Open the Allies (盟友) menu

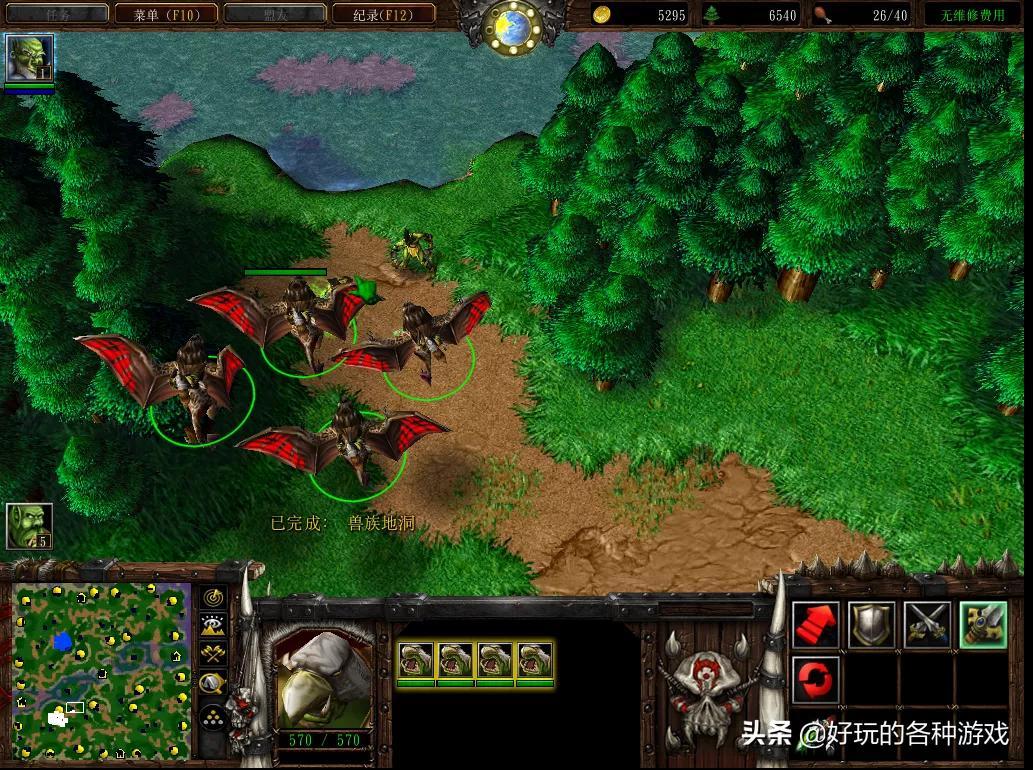(x=275, y=14)
